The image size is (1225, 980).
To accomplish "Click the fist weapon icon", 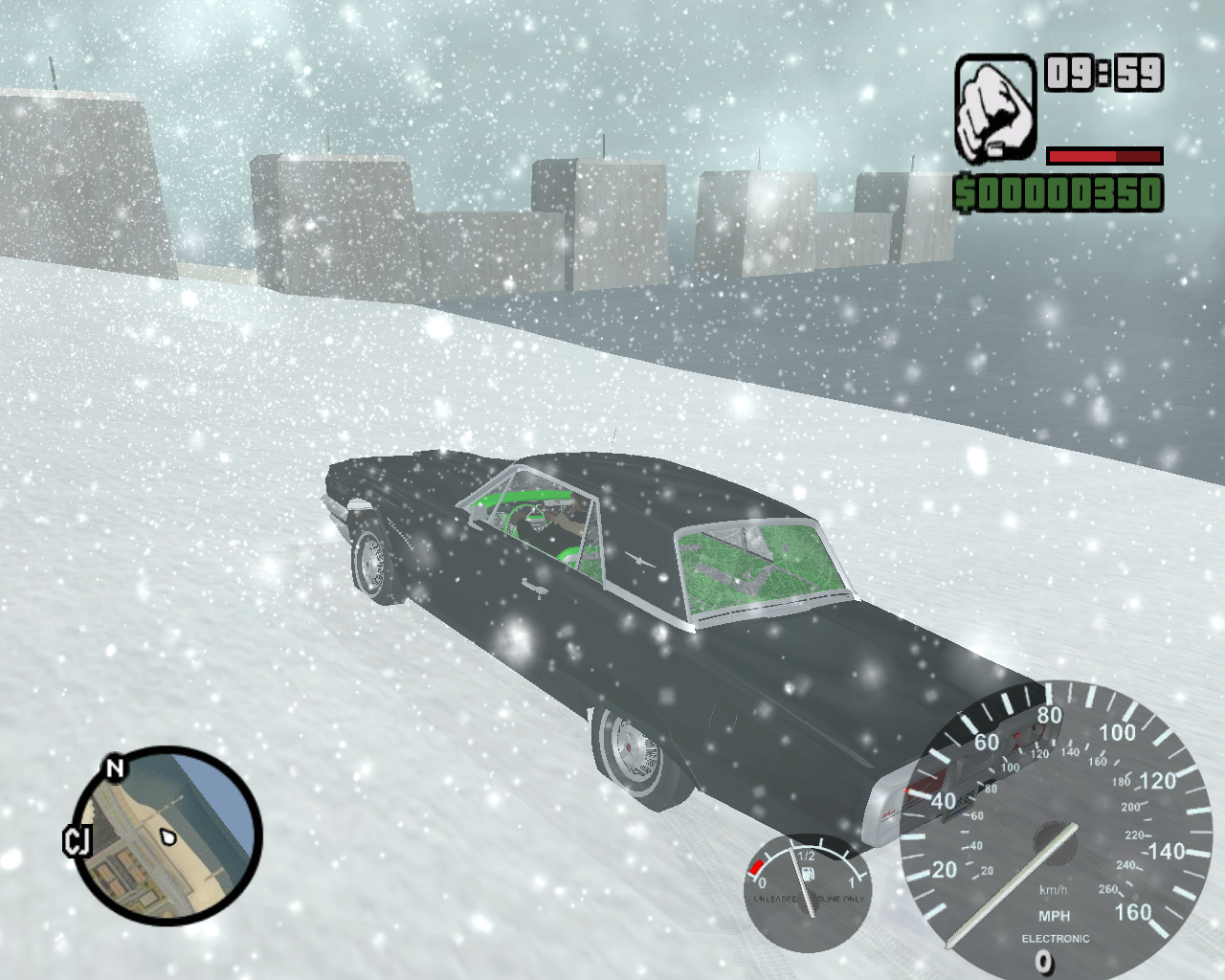I will click(995, 108).
